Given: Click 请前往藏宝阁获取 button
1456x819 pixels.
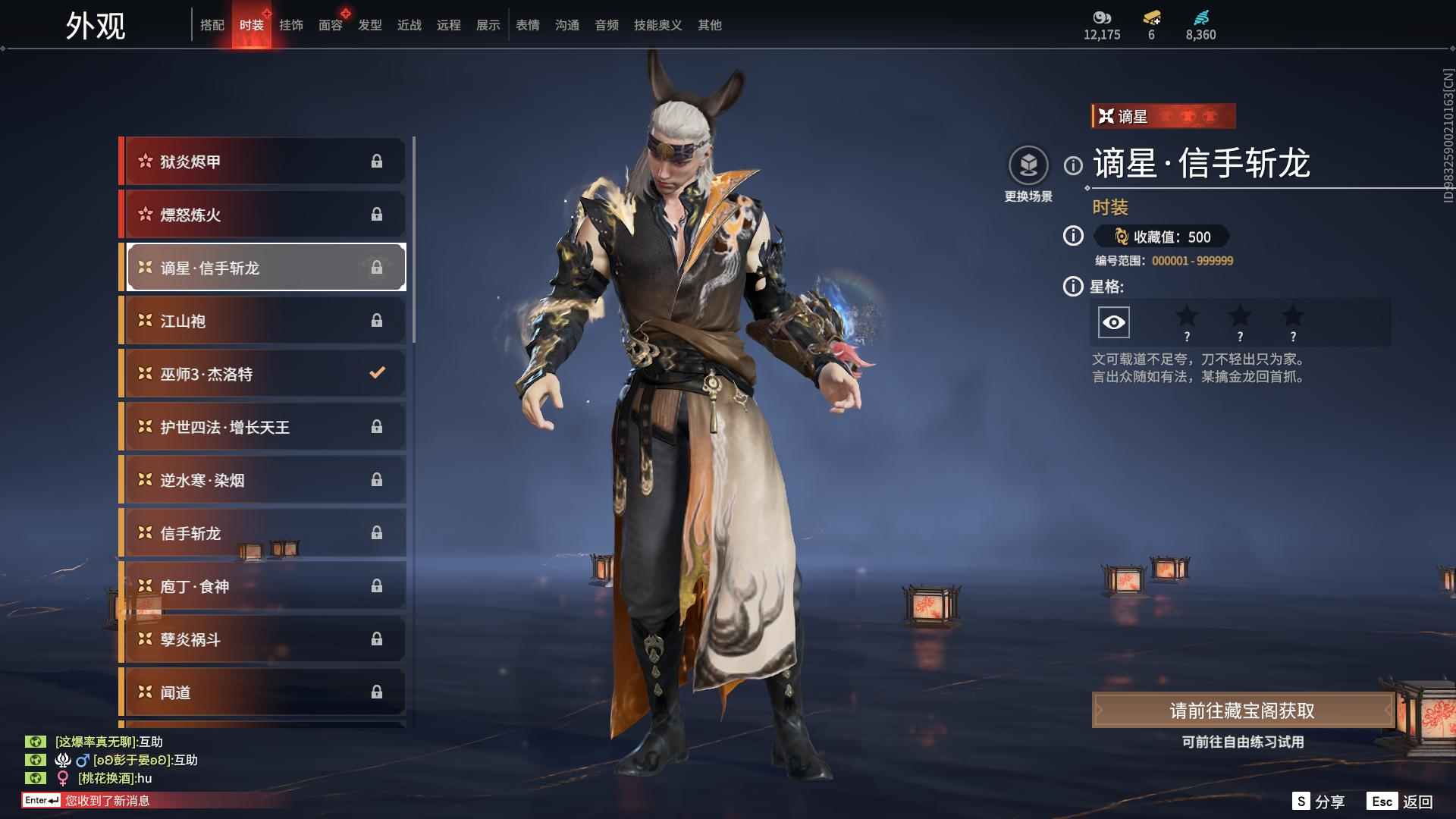Looking at the screenshot, I should point(1242,711).
